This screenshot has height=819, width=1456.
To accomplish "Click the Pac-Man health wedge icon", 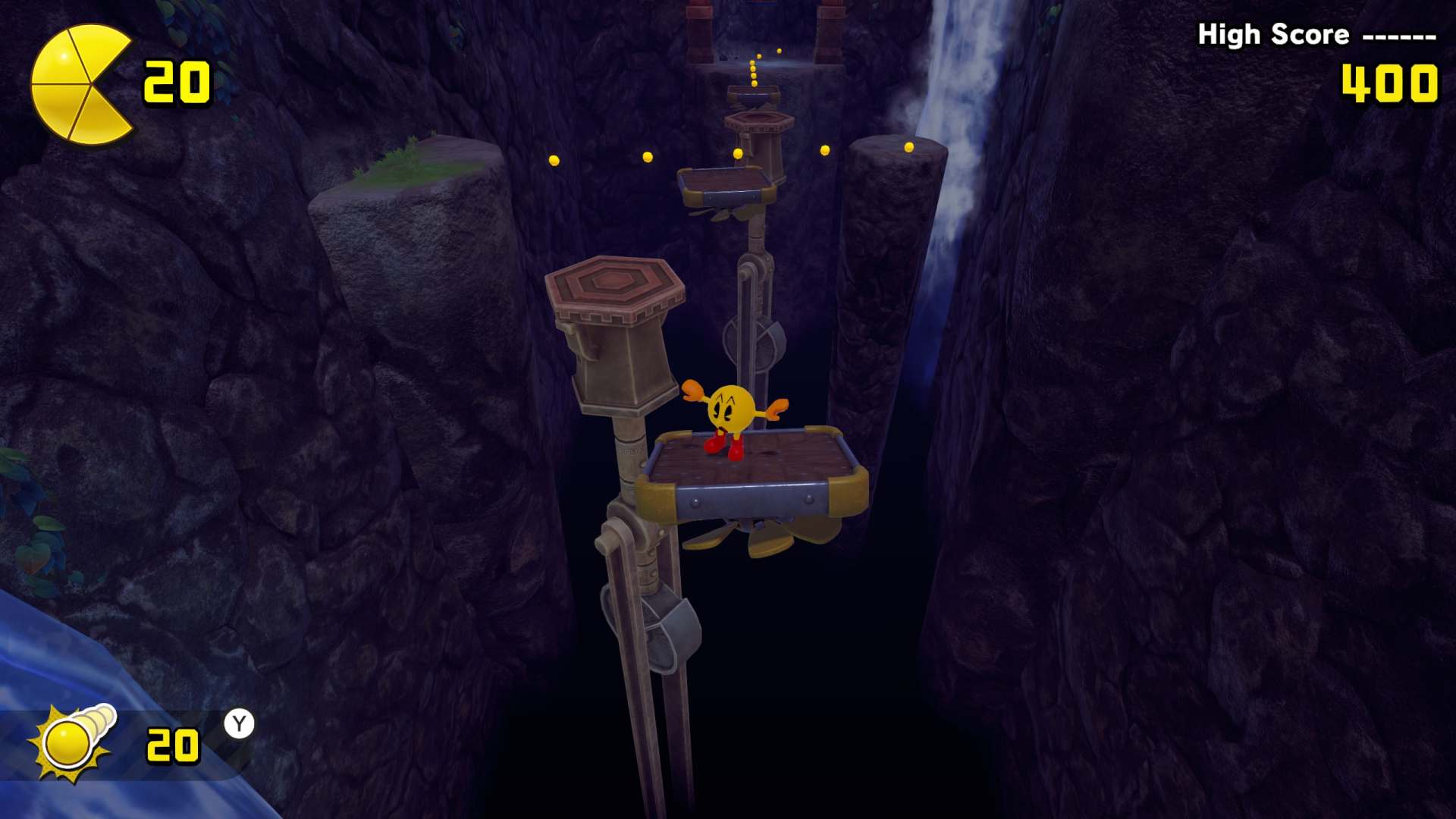I will coord(80,84).
